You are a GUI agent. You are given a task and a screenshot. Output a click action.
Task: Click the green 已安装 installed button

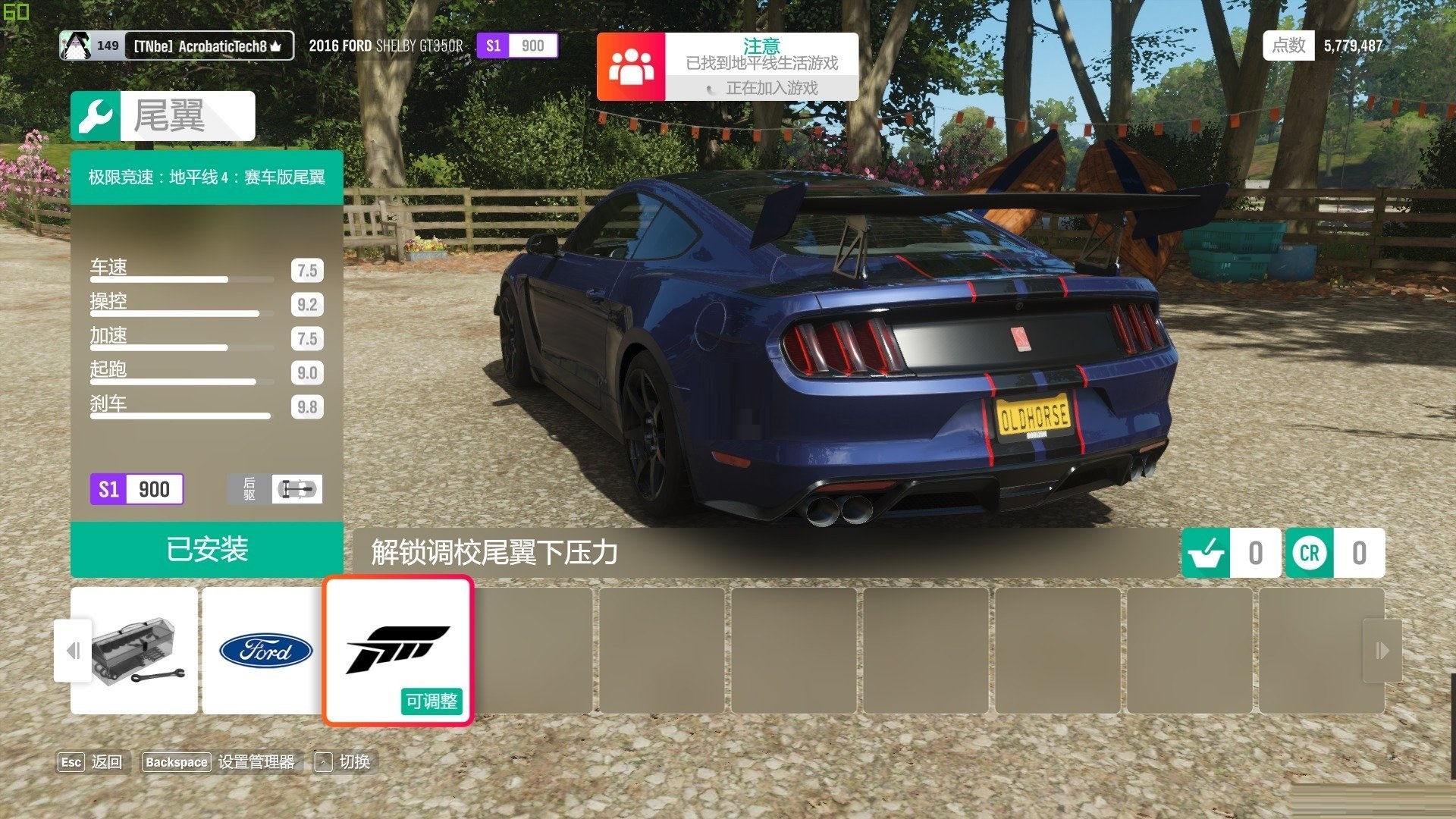206,550
